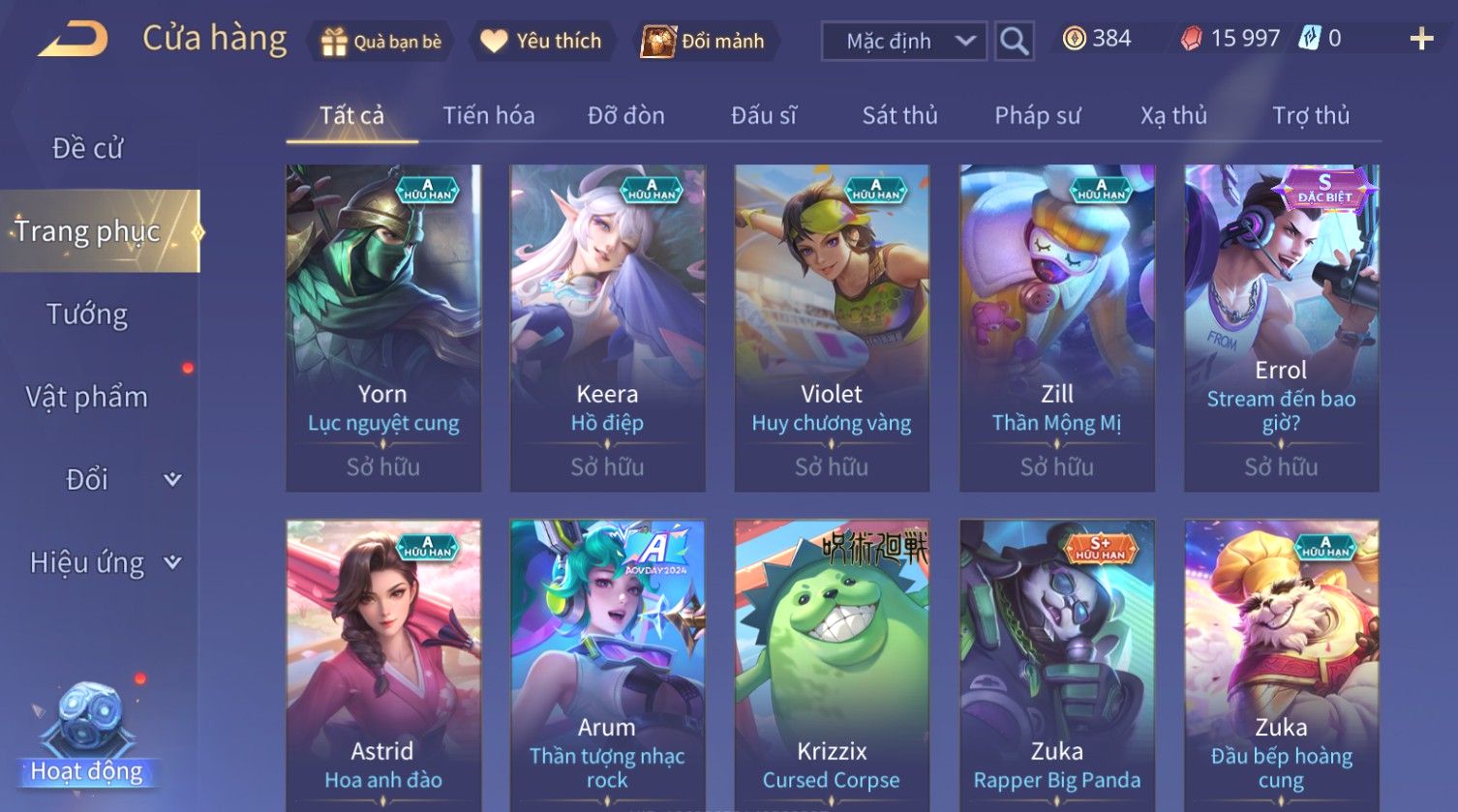The height and width of the screenshot is (812, 1458).
Task: Open the Hoạt động events icon
Action: pyautogui.click(x=87, y=736)
